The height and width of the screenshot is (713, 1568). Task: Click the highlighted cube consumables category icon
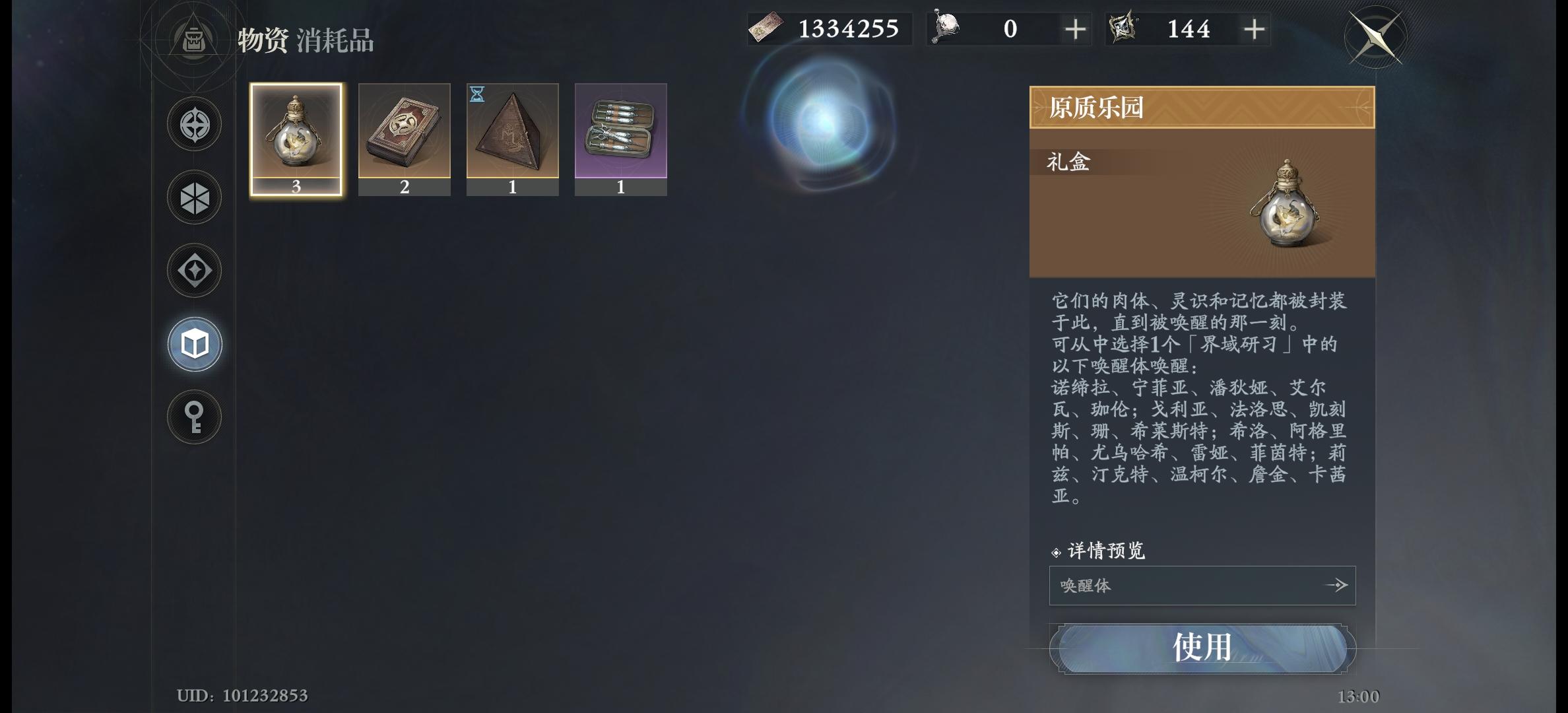pyautogui.click(x=194, y=343)
